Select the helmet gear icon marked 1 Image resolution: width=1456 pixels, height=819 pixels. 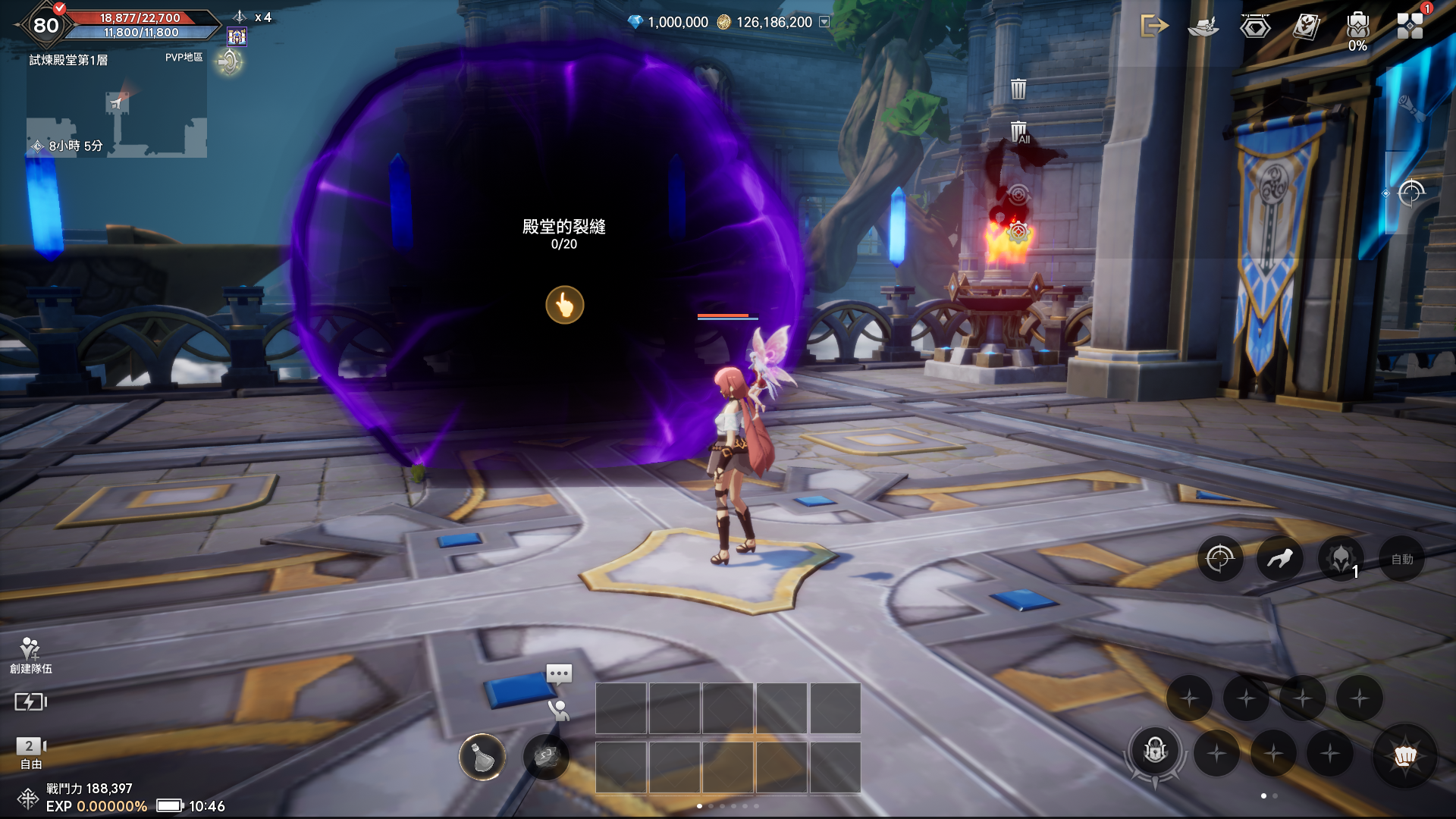(x=1341, y=560)
